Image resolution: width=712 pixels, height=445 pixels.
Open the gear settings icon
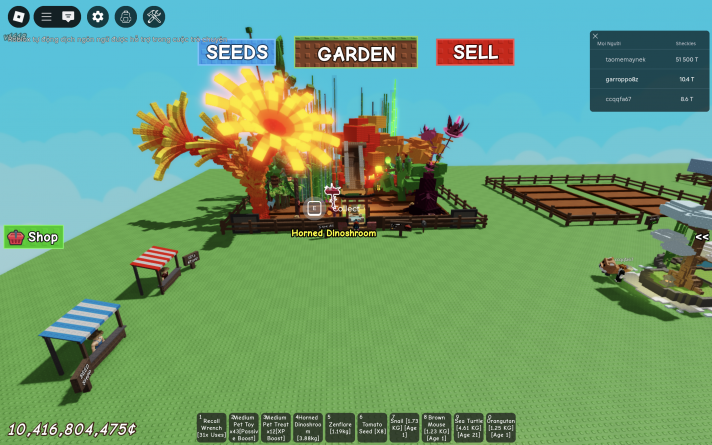(x=97, y=16)
